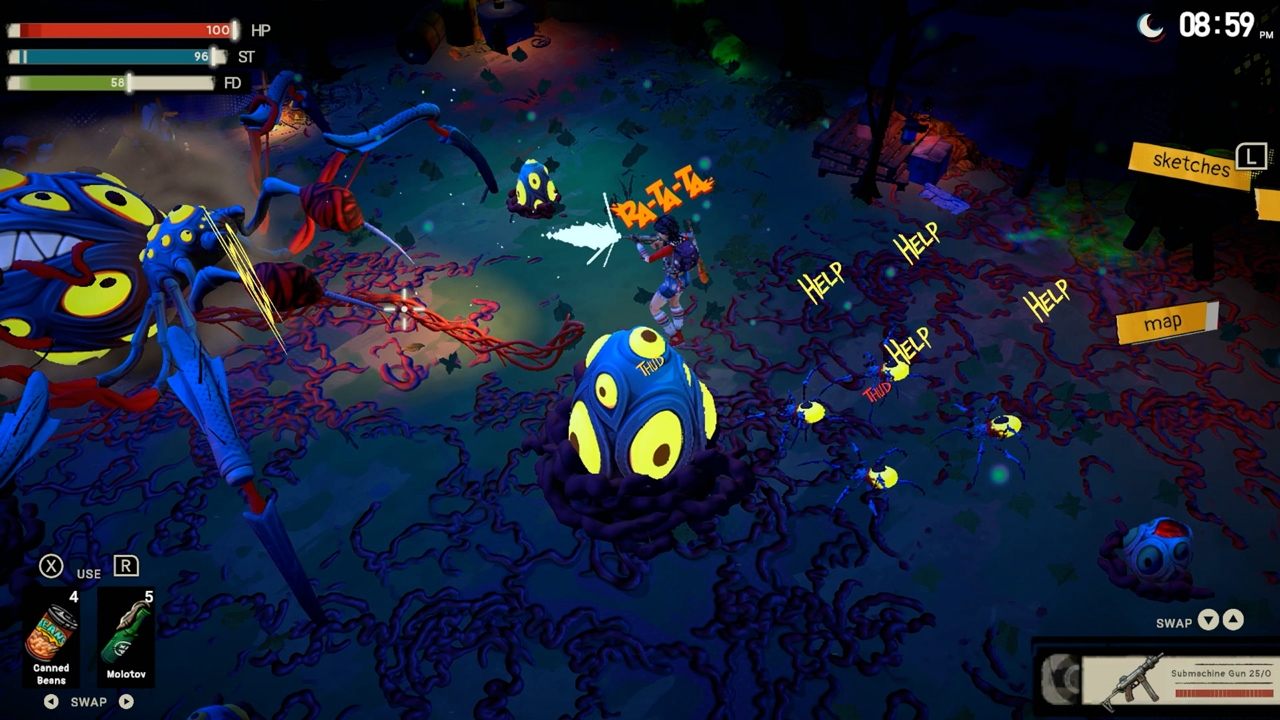Click the weapon swap up arrow
The height and width of the screenshot is (720, 1280).
point(1233,621)
